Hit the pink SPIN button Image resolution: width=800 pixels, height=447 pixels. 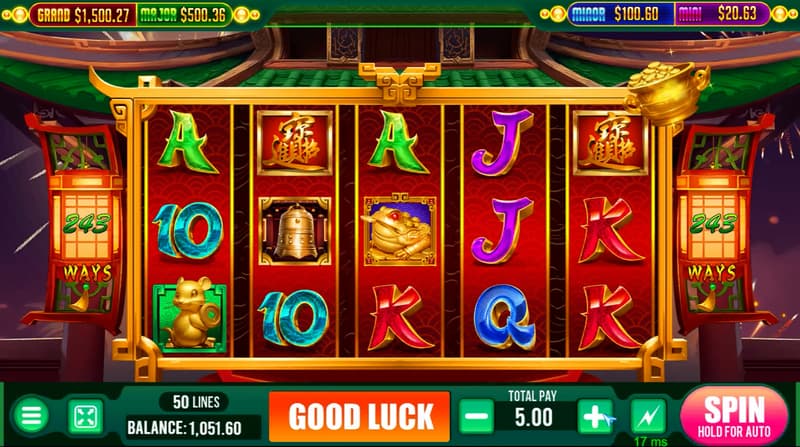[735, 414]
